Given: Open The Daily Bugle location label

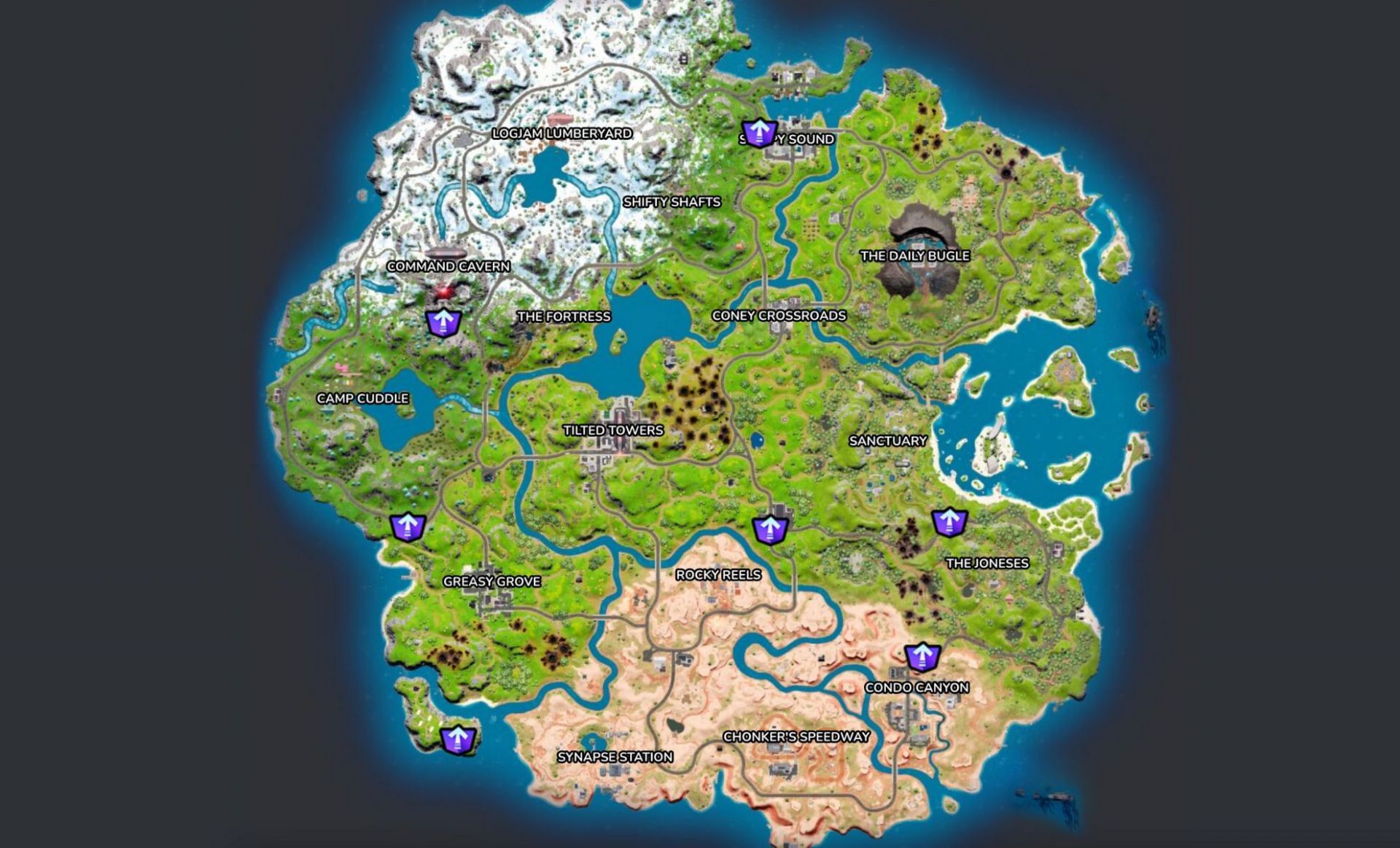Looking at the screenshot, I should (916, 257).
